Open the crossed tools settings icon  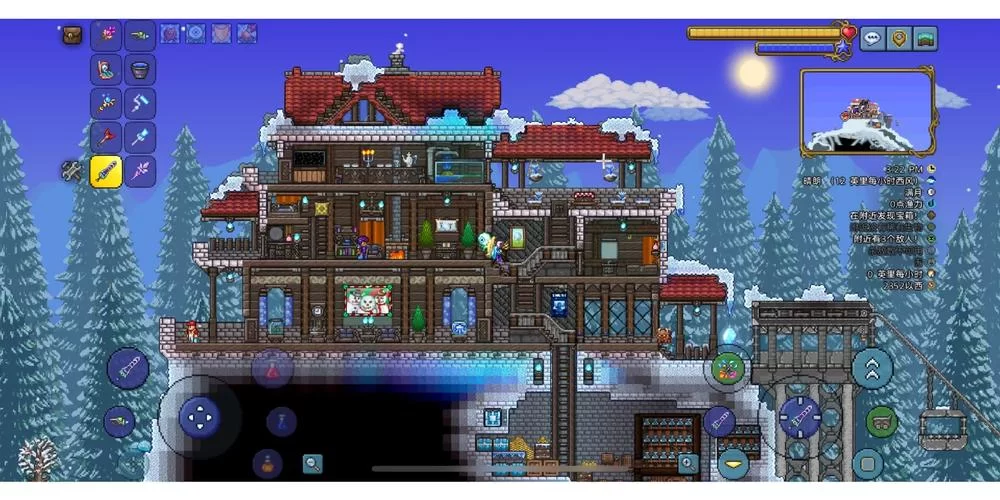click(x=72, y=171)
